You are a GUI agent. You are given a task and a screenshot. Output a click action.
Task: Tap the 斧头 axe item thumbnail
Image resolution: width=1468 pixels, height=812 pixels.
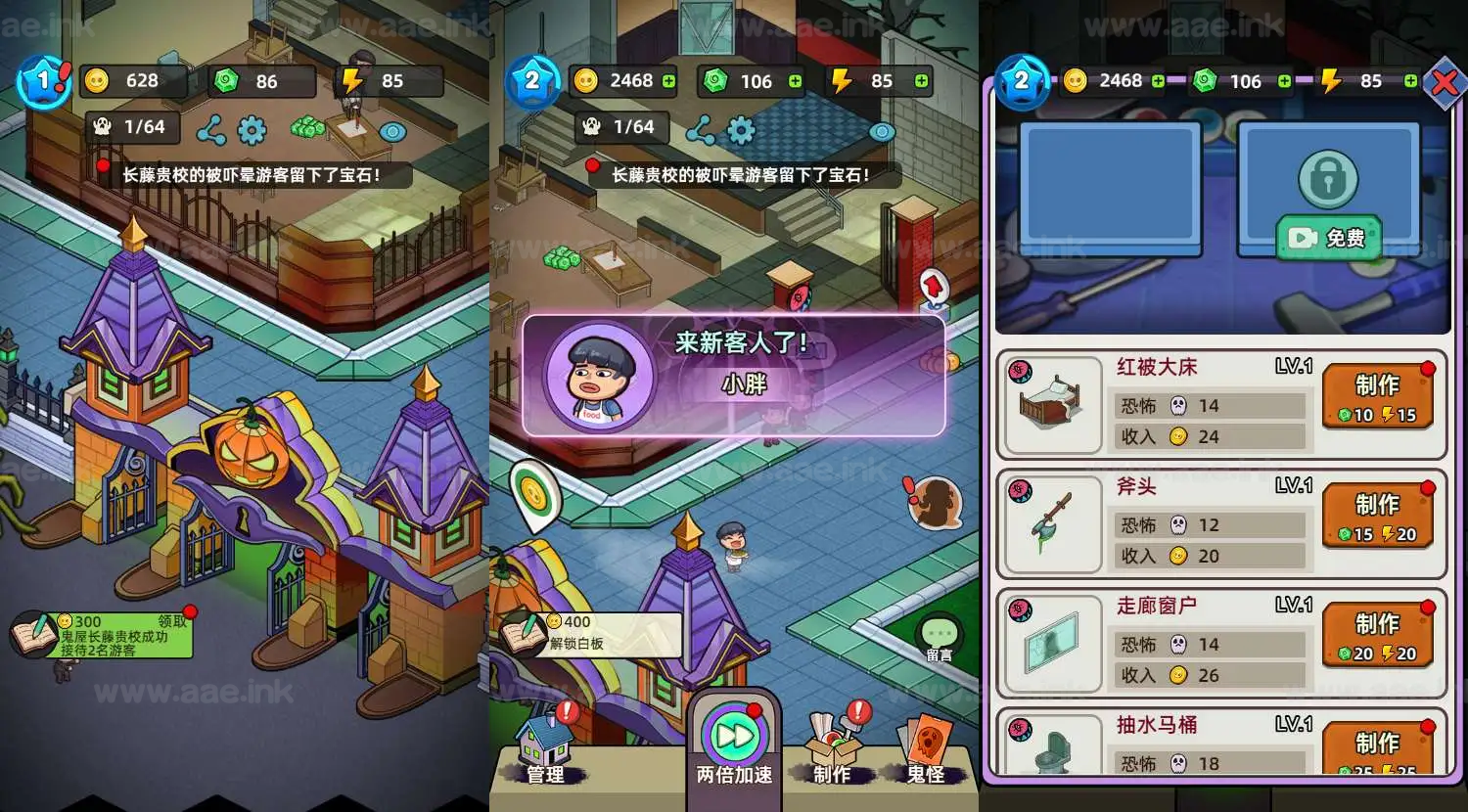(1050, 525)
